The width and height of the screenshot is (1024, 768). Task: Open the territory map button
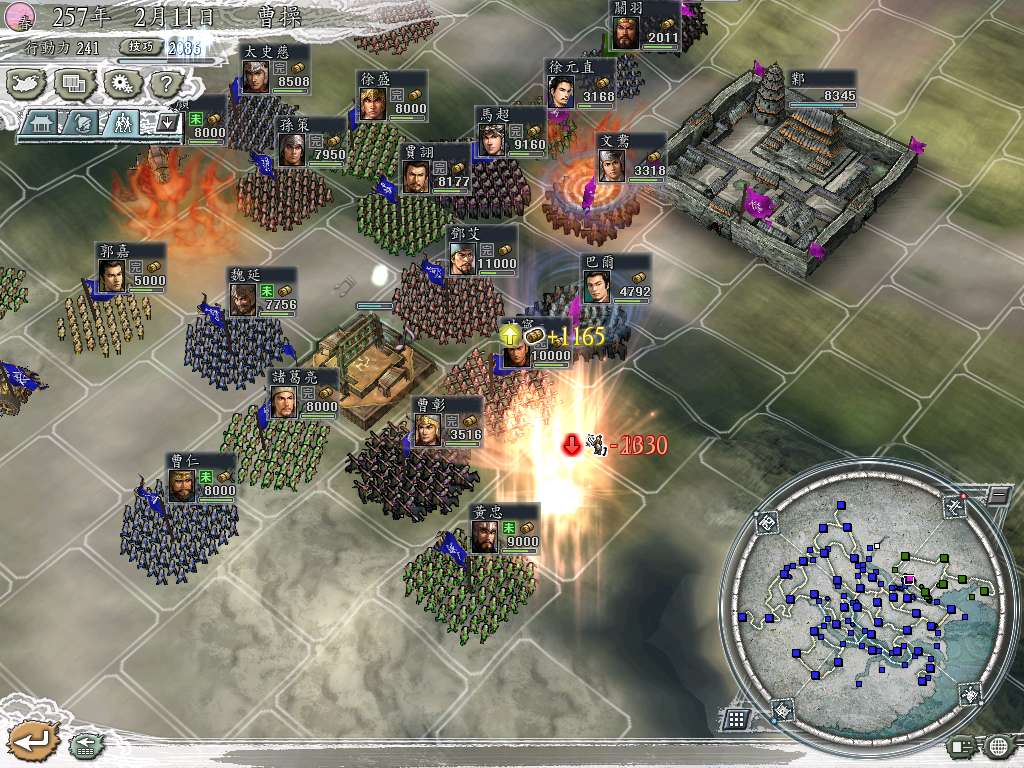(x=28, y=84)
